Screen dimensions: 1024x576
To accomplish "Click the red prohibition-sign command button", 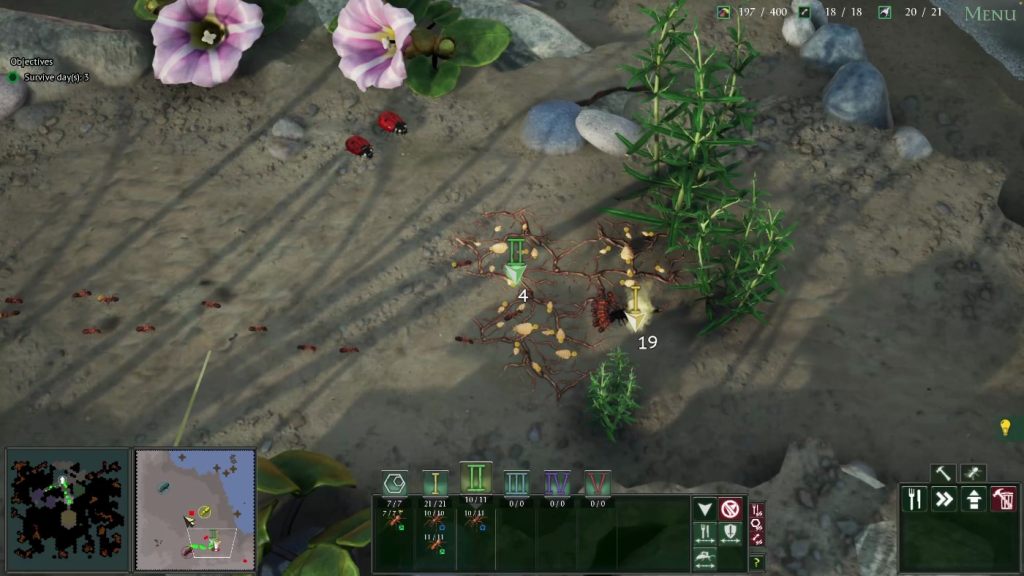I will 730,509.
